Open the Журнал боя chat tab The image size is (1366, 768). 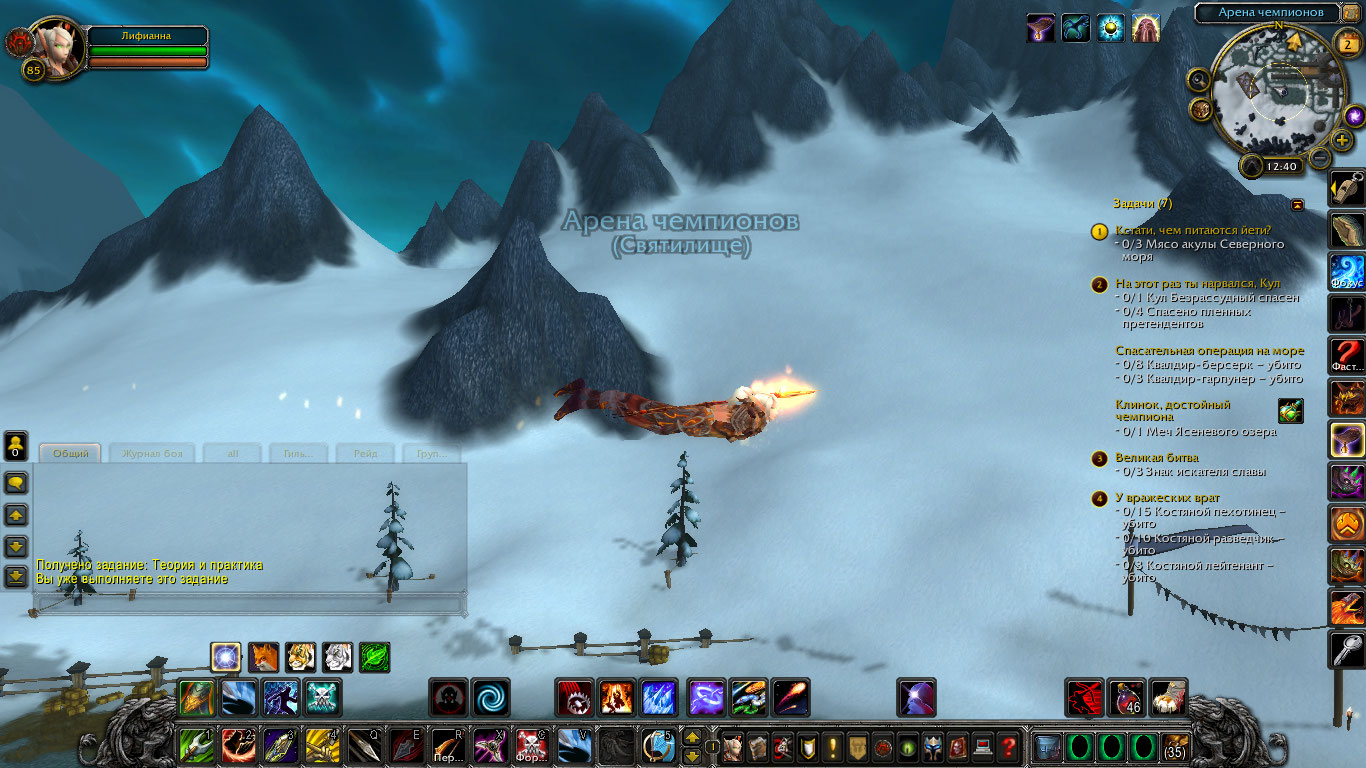[x=152, y=453]
